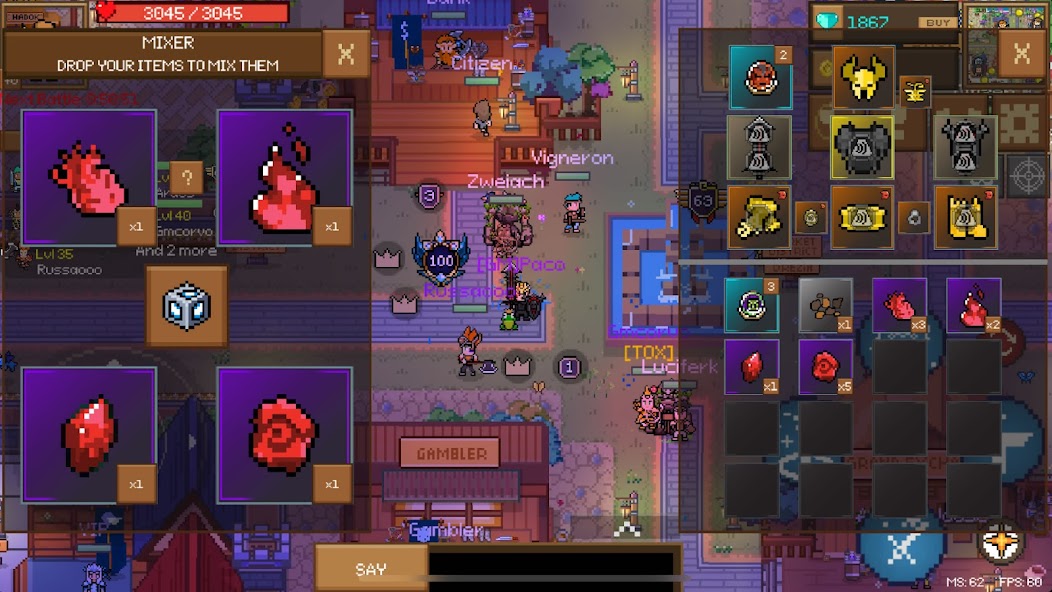Focus the chat text input box
1052x592 pixels.
[553, 566]
